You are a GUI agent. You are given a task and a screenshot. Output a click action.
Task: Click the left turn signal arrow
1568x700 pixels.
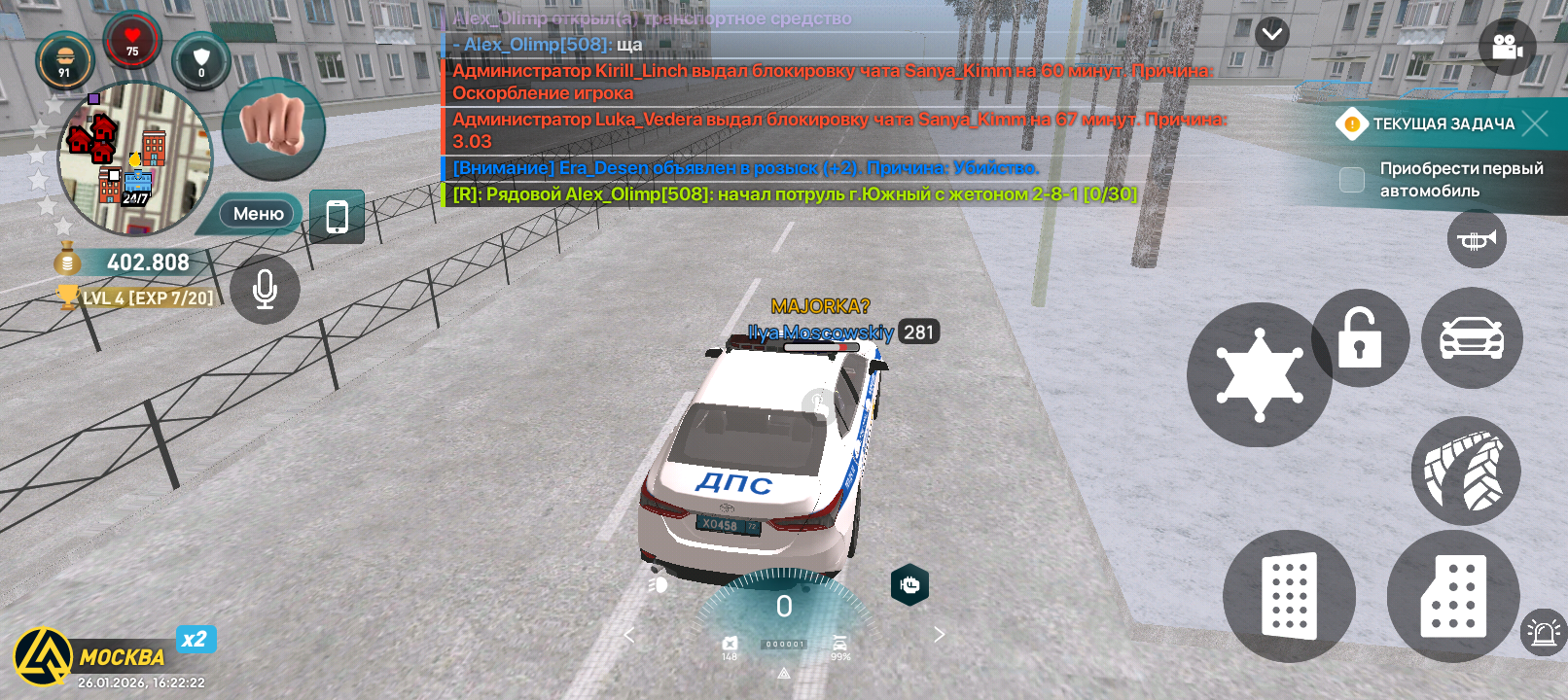point(628,635)
